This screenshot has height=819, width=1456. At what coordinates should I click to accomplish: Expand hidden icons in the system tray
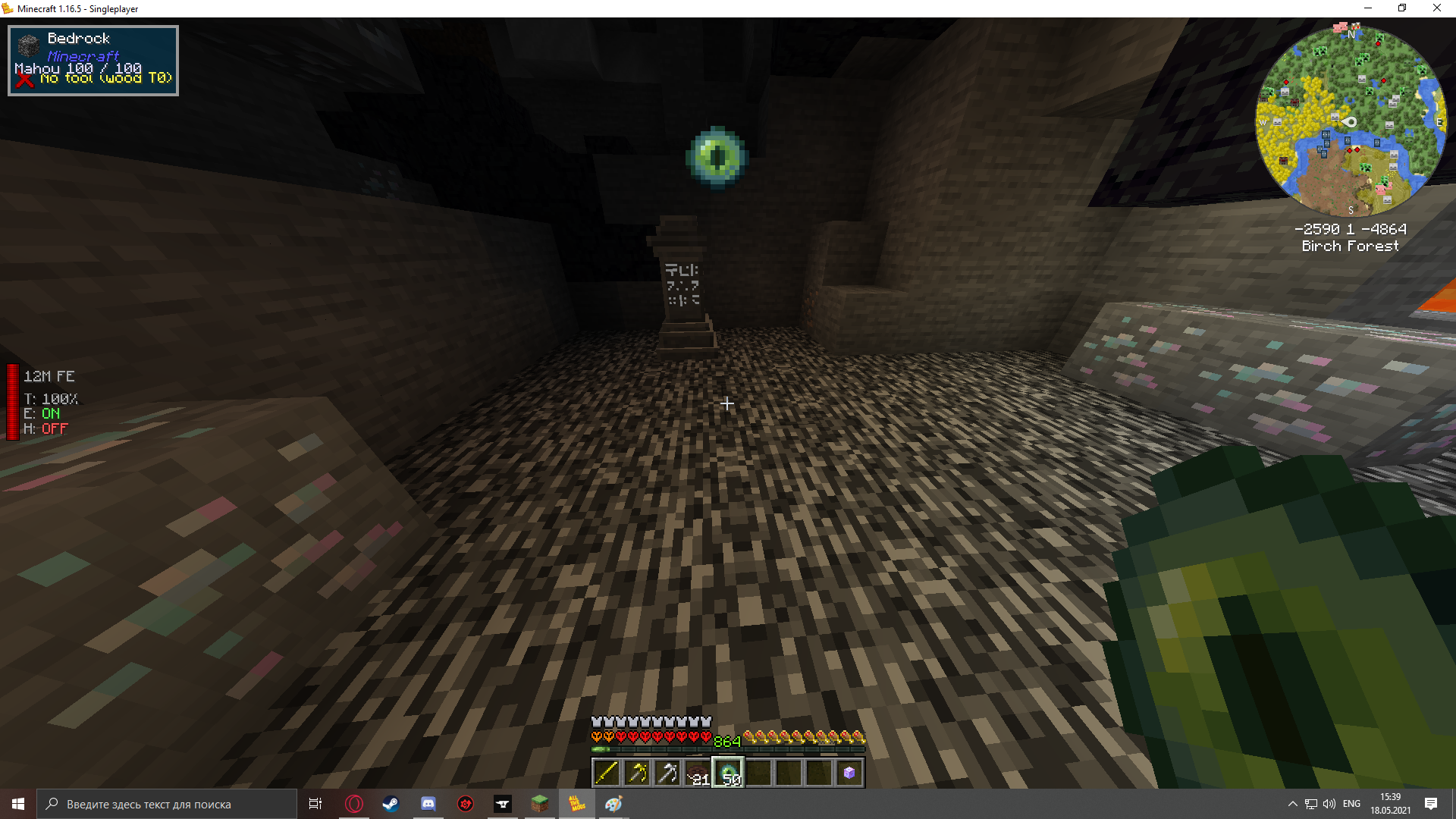click(1292, 804)
